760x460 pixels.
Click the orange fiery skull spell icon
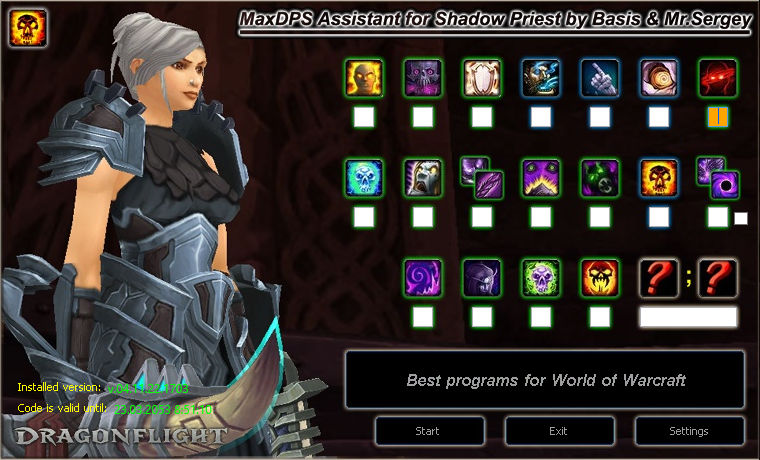pos(659,177)
